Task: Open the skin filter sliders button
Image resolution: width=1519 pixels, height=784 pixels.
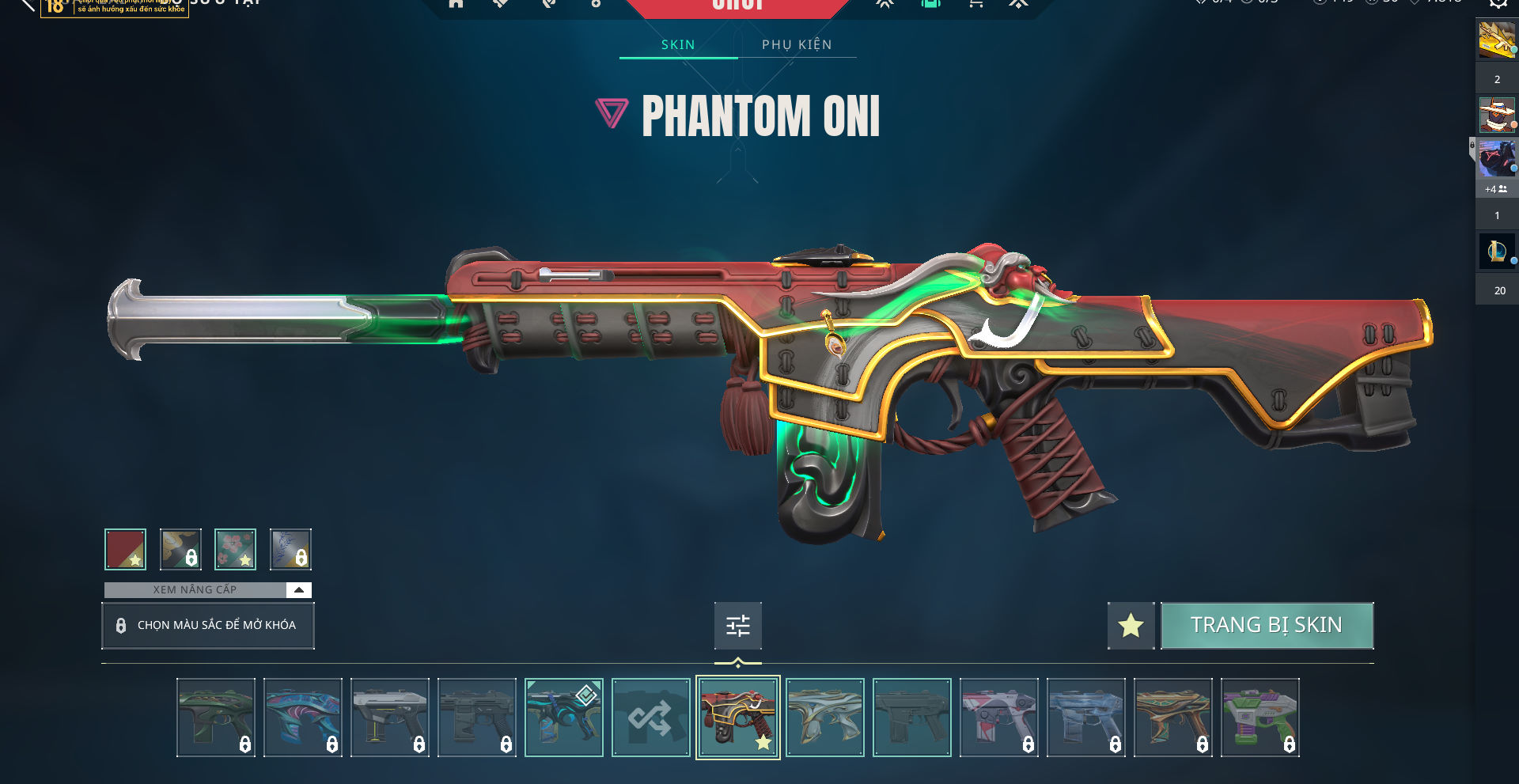Action: point(737,626)
